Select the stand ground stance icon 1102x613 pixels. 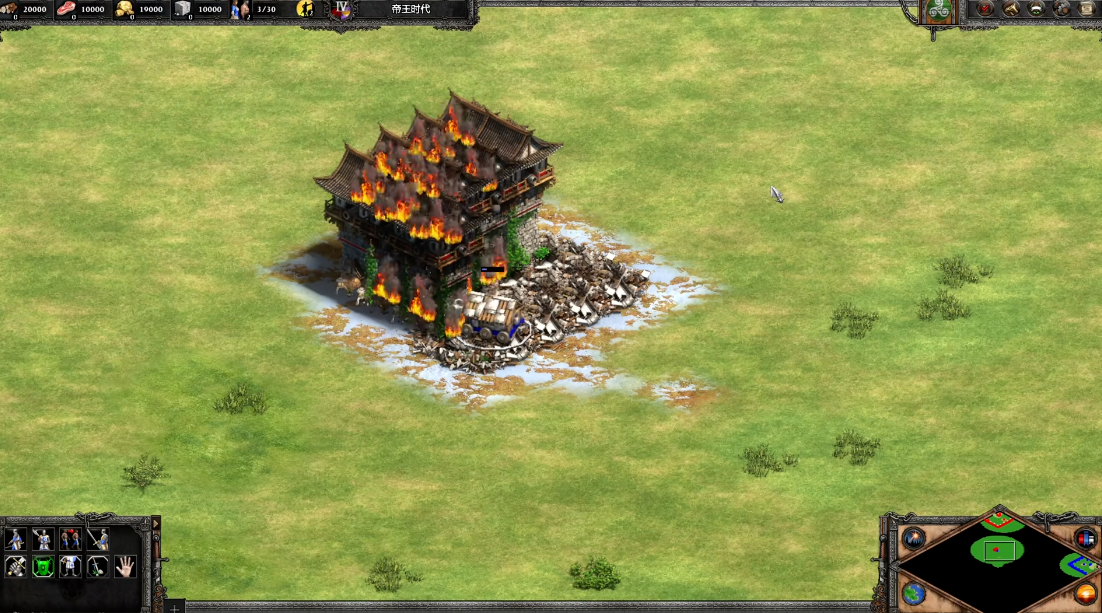click(x=70, y=567)
